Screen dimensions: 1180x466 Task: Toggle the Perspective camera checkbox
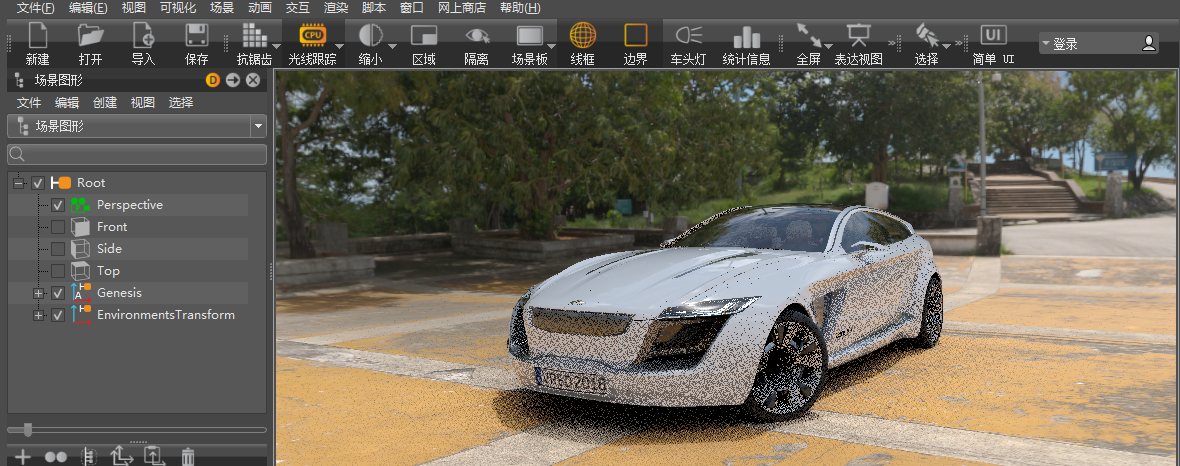click(58, 205)
